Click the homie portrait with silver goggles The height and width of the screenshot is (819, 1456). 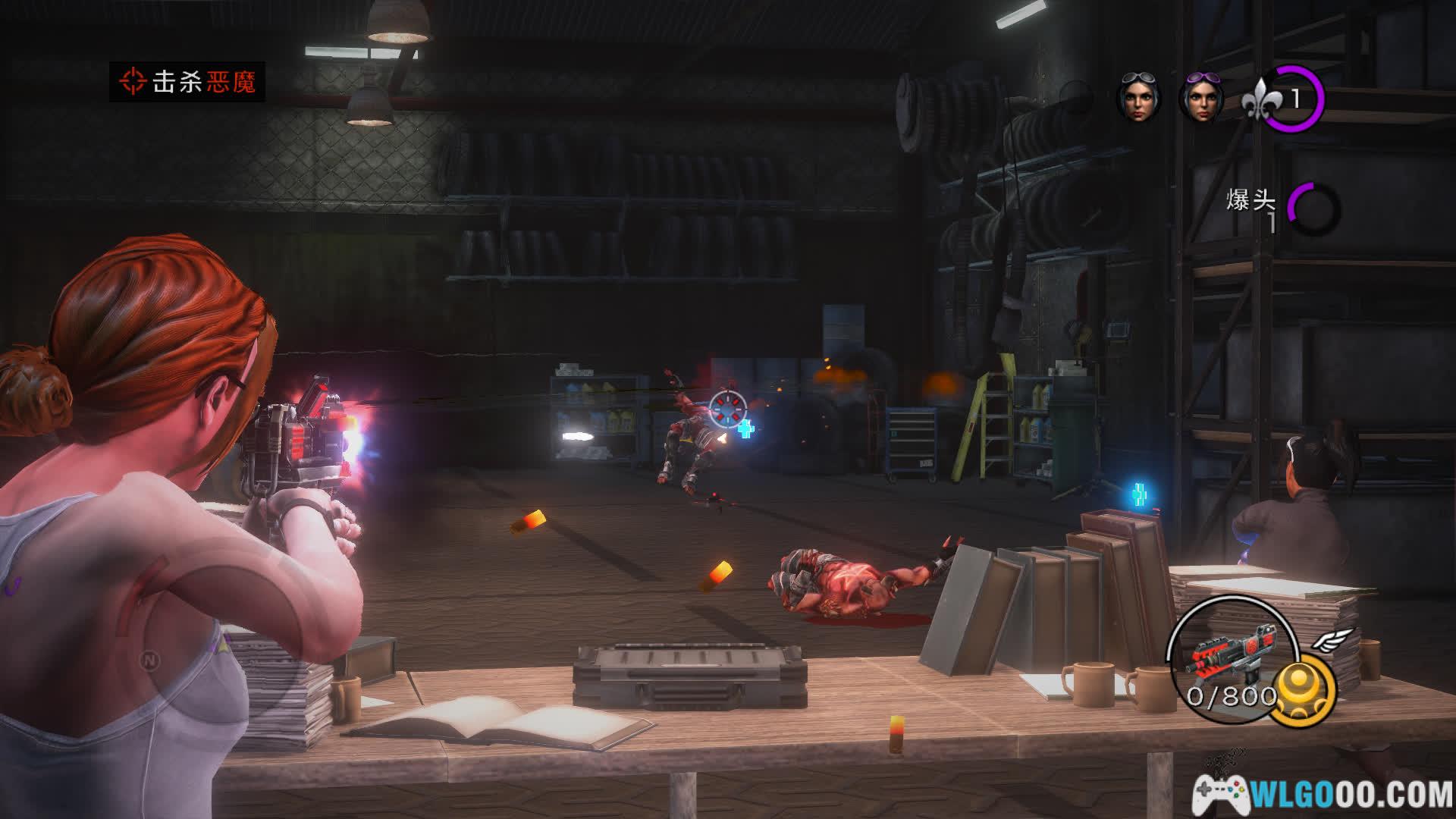[x=1138, y=100]
